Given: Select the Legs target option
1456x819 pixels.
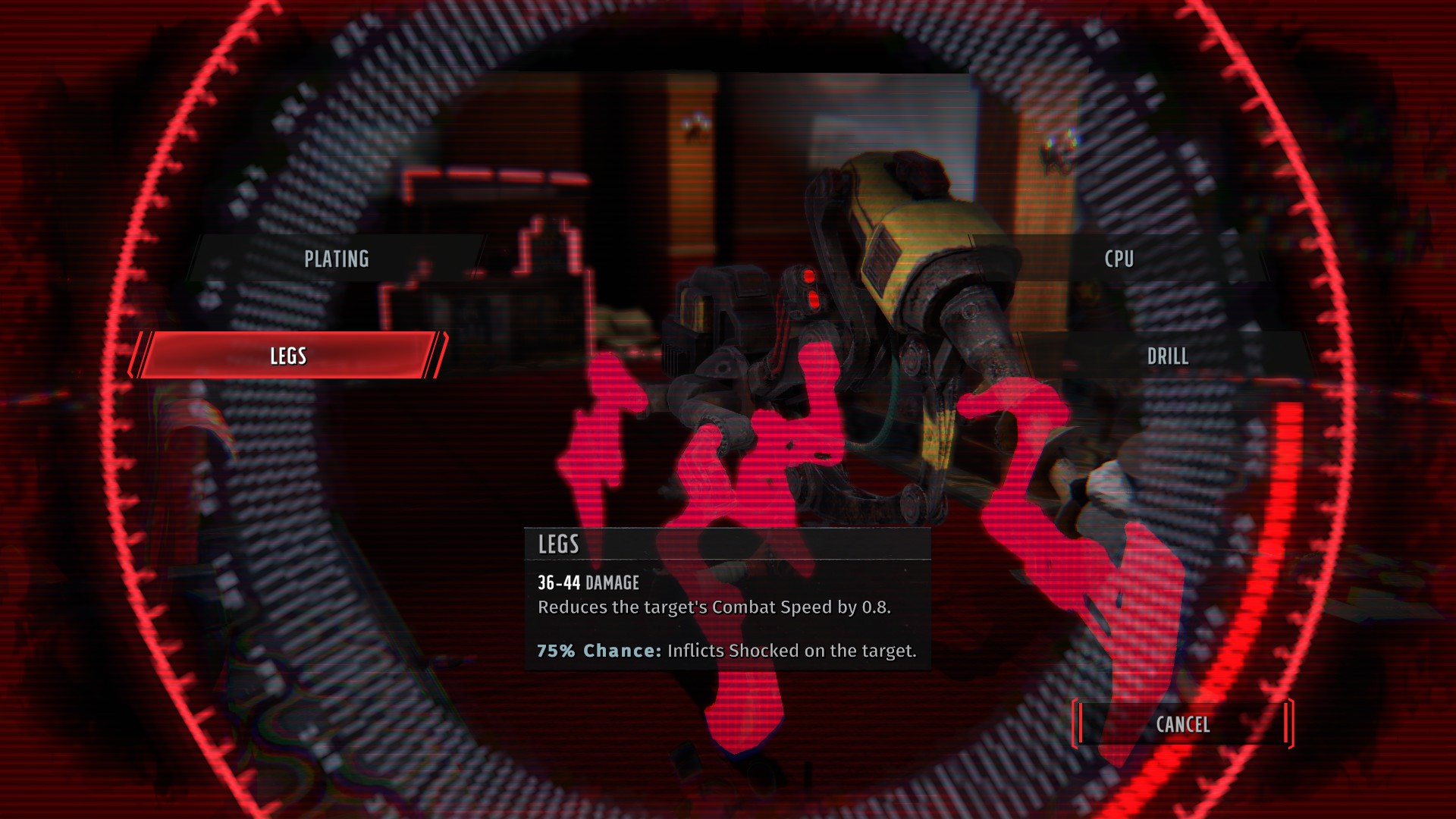Looking at the screenshot, I should pos(288,356).
